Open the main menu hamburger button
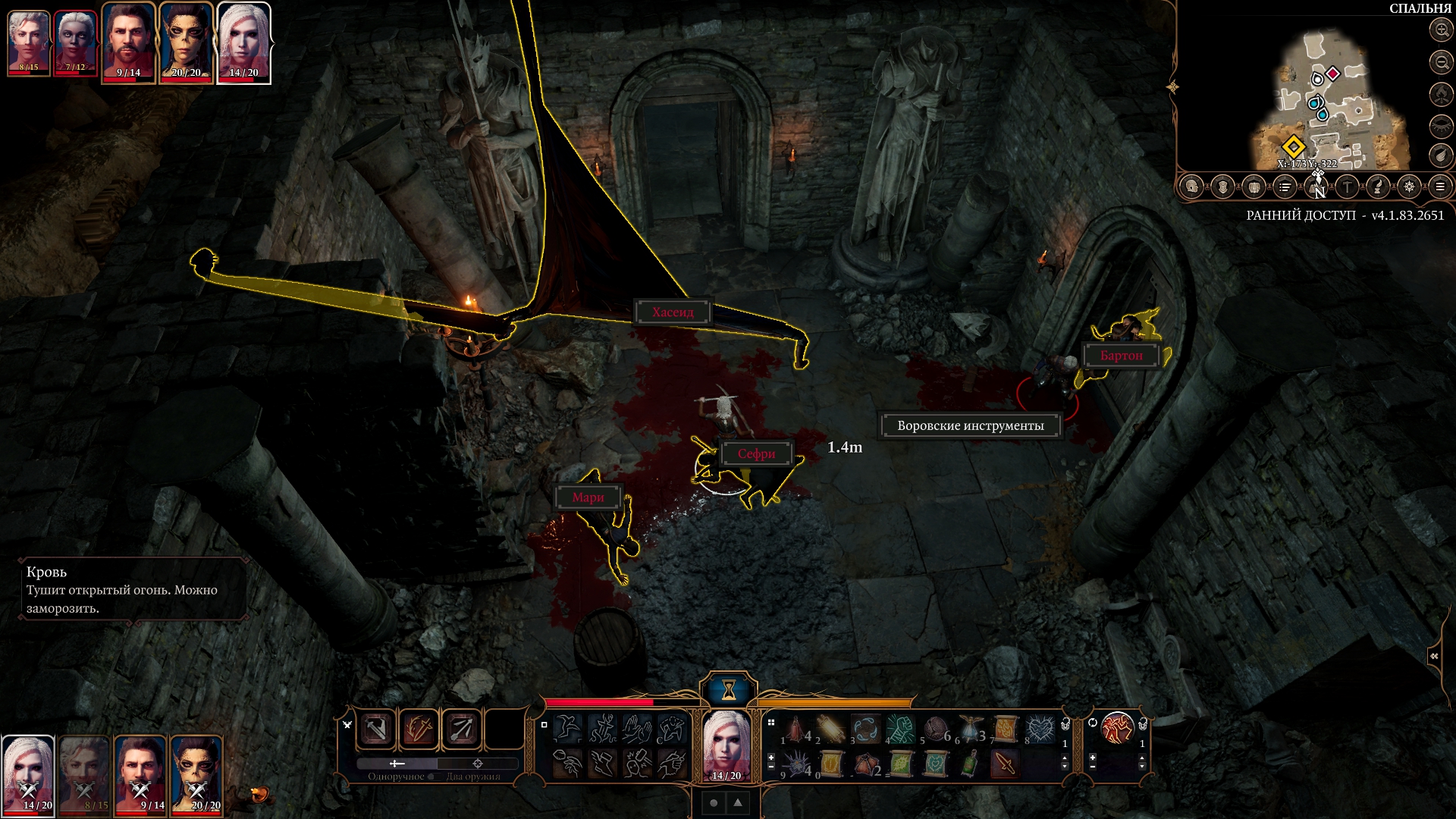This screenshot has height=819, width=1456. coord(1440,187)
